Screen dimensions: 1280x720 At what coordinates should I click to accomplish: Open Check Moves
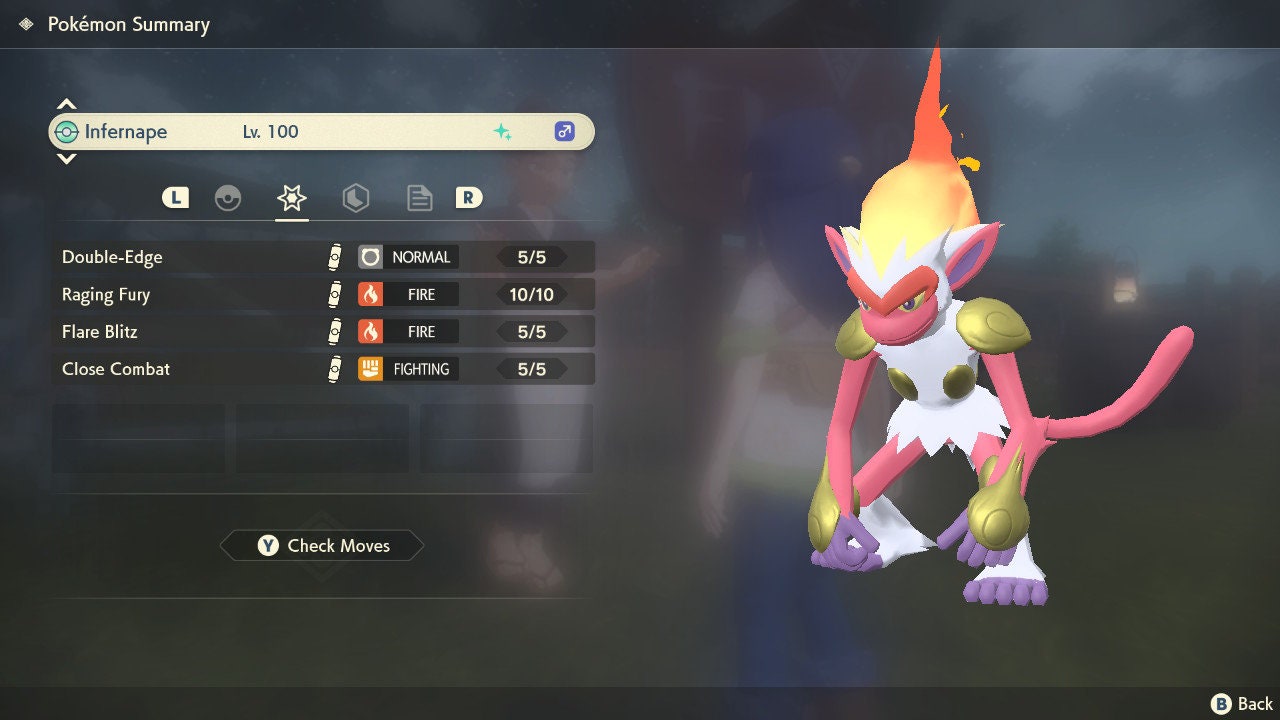pos(322,546)
